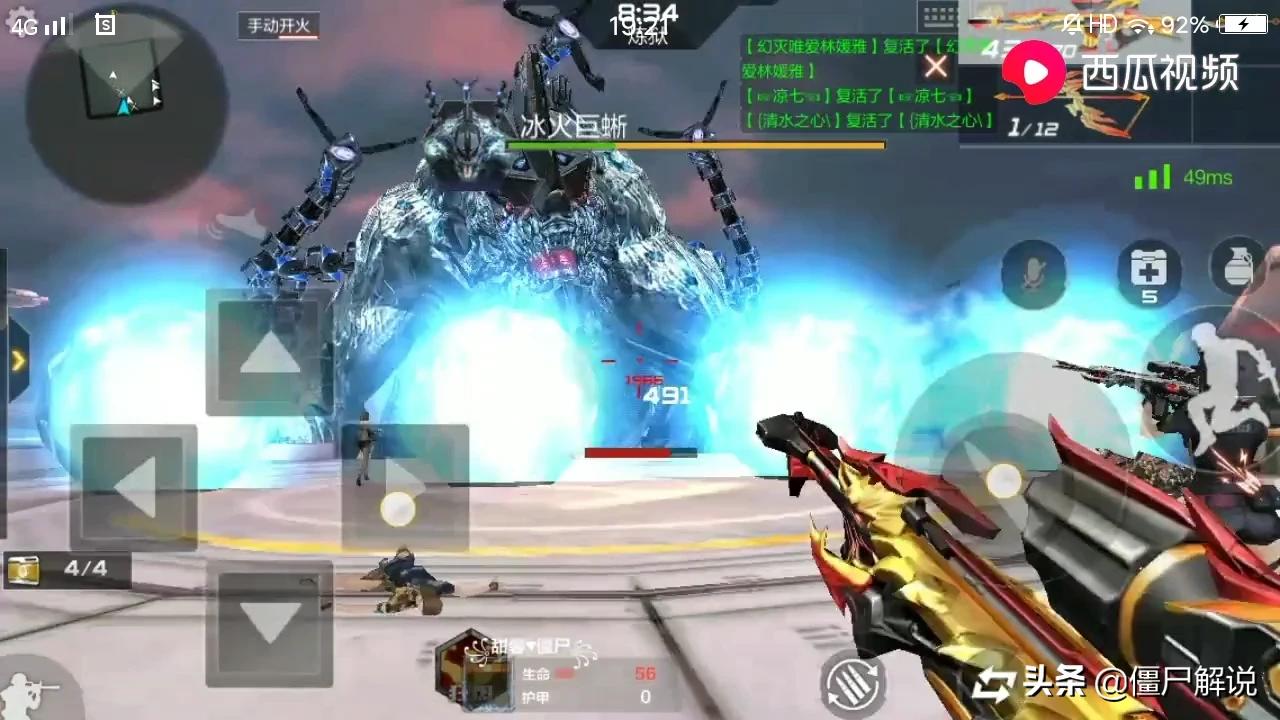This screenshot has height=720, width=1280.
Task: Tap the 西瓜视频 play logo
Action: 1035,71
